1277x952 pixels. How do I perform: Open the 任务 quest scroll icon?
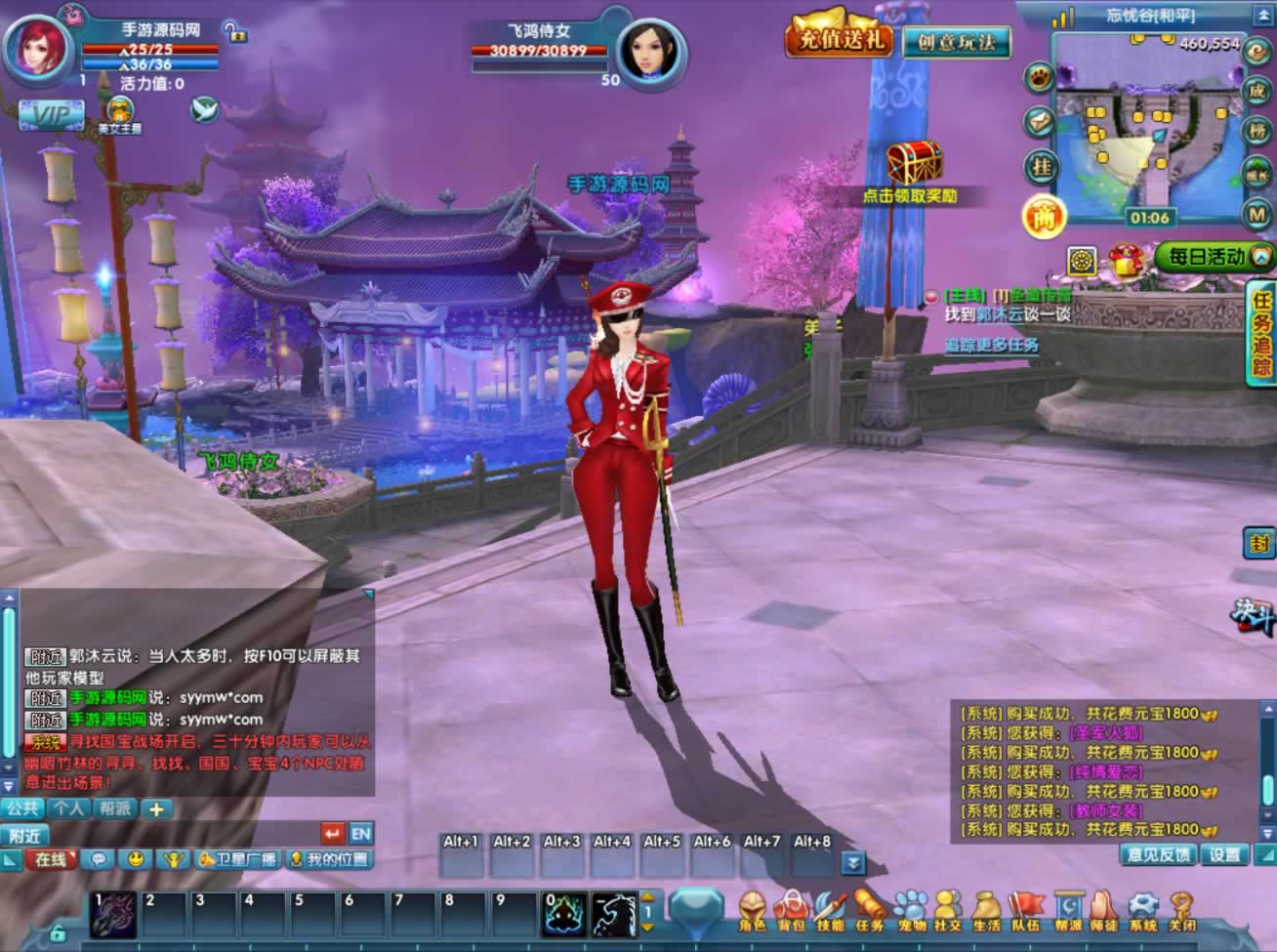869,911
